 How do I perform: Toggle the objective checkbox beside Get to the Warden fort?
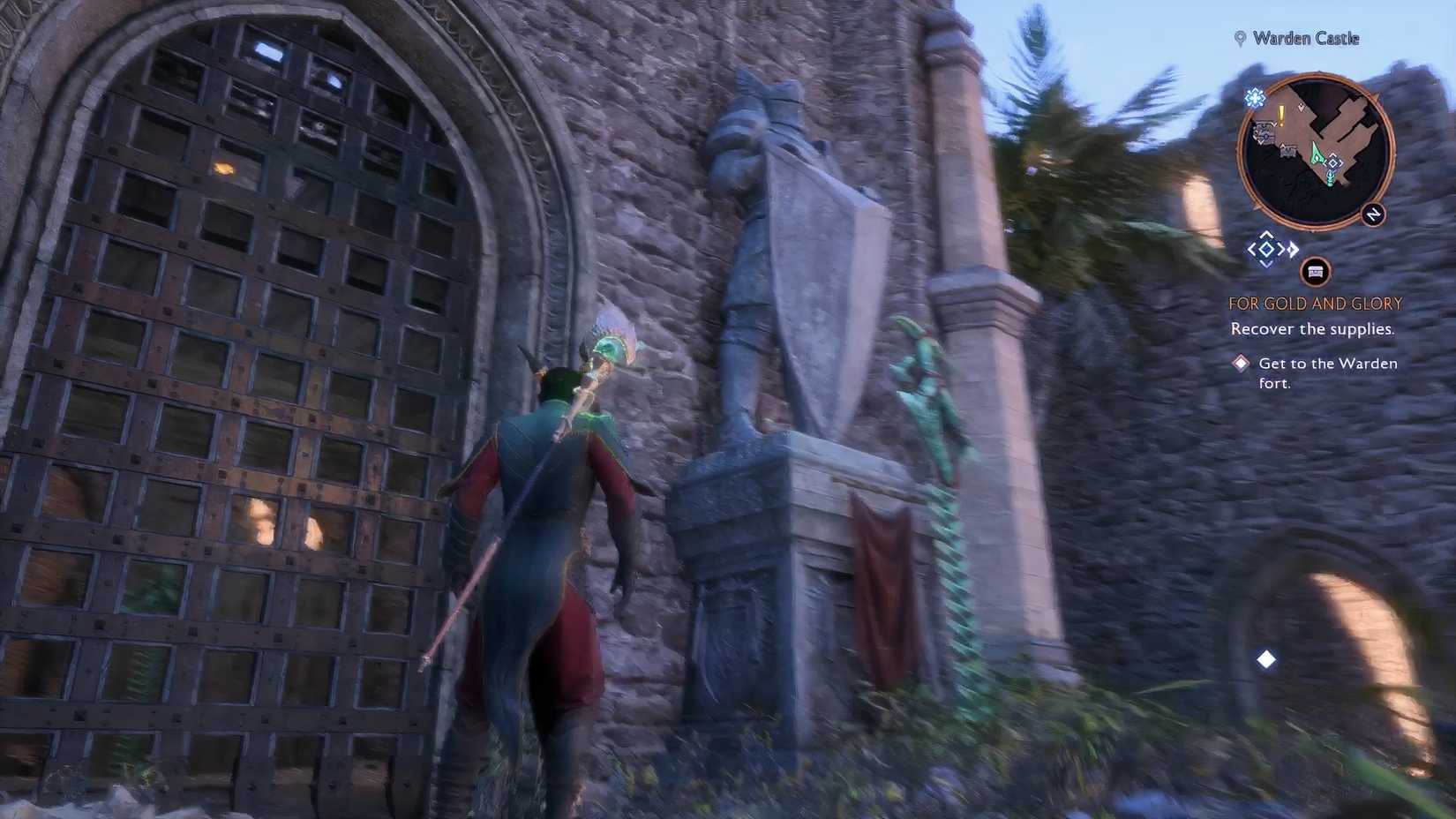pos(1241,362)
